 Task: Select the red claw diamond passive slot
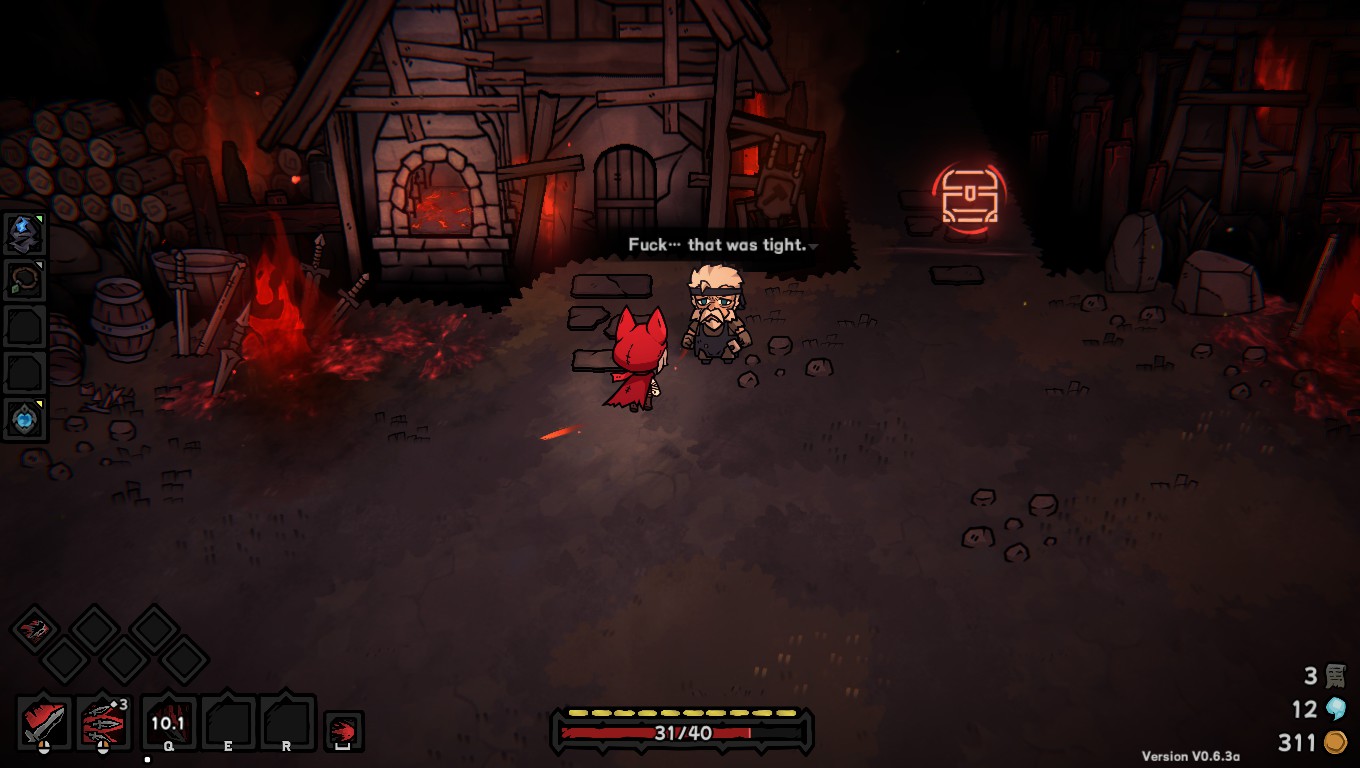coord(35,629)
